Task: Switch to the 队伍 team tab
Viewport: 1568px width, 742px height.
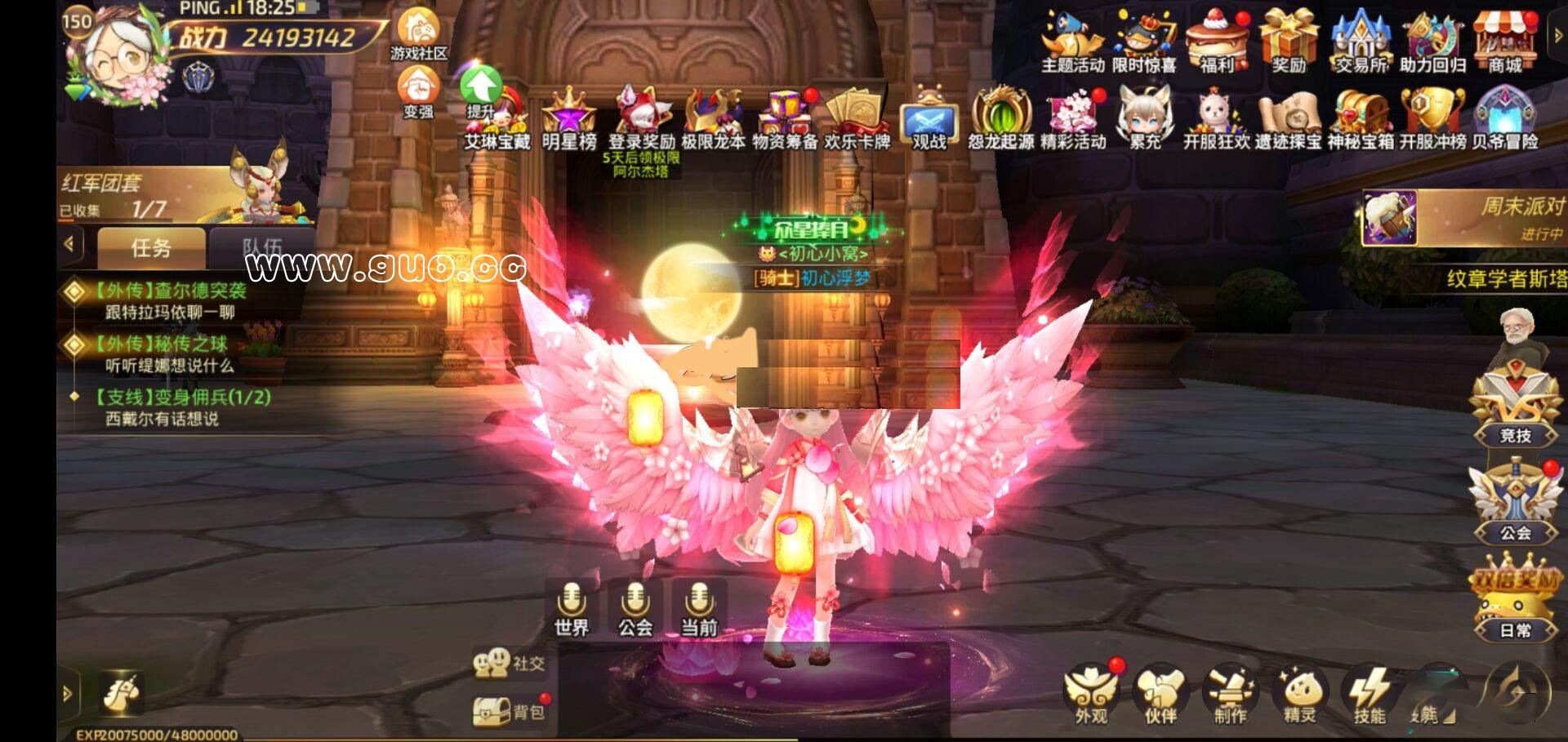Action: pyautogui.click(x=261, y=247)
